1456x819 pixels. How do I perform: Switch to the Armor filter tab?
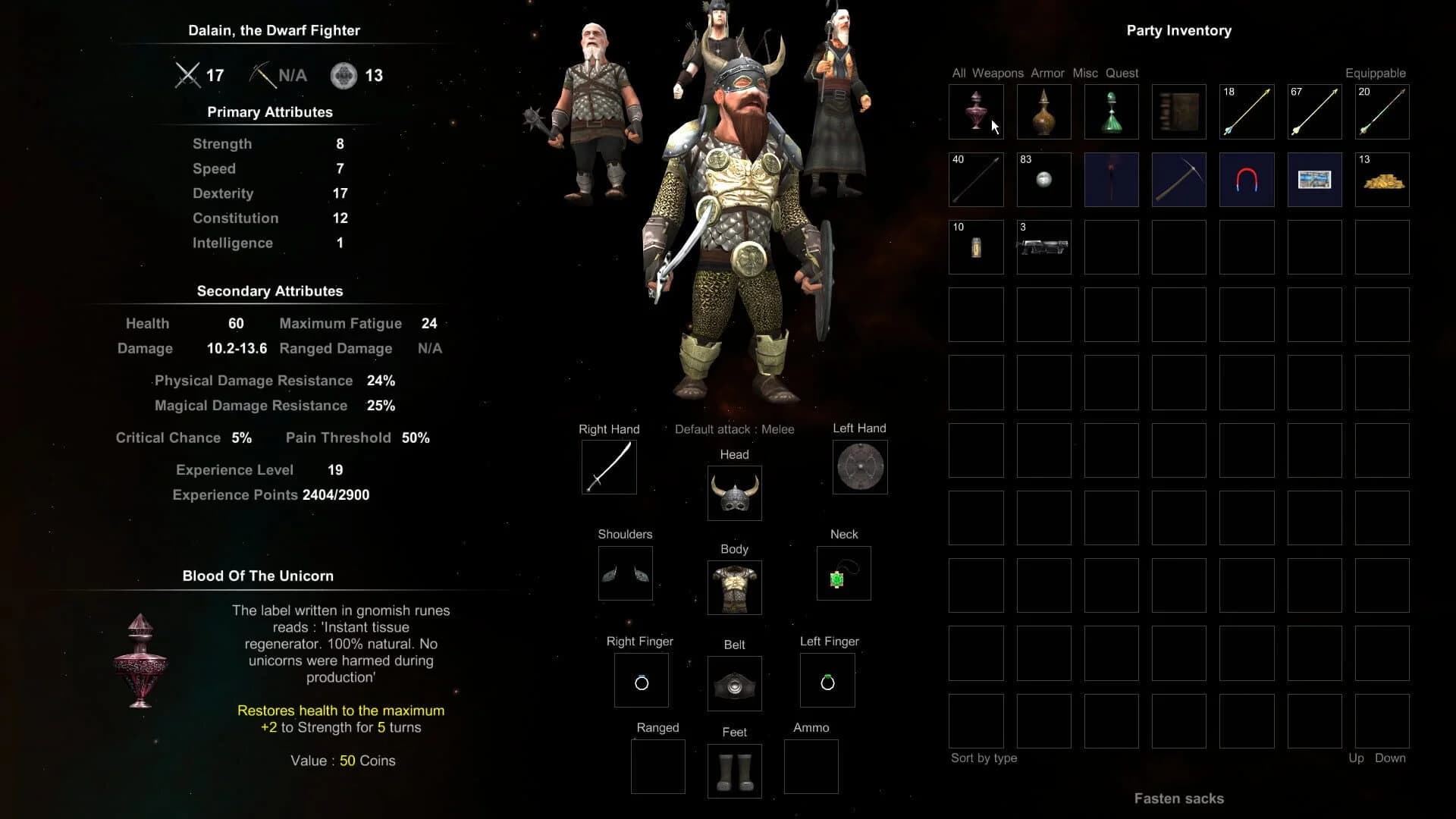(x=1047, y=73)
